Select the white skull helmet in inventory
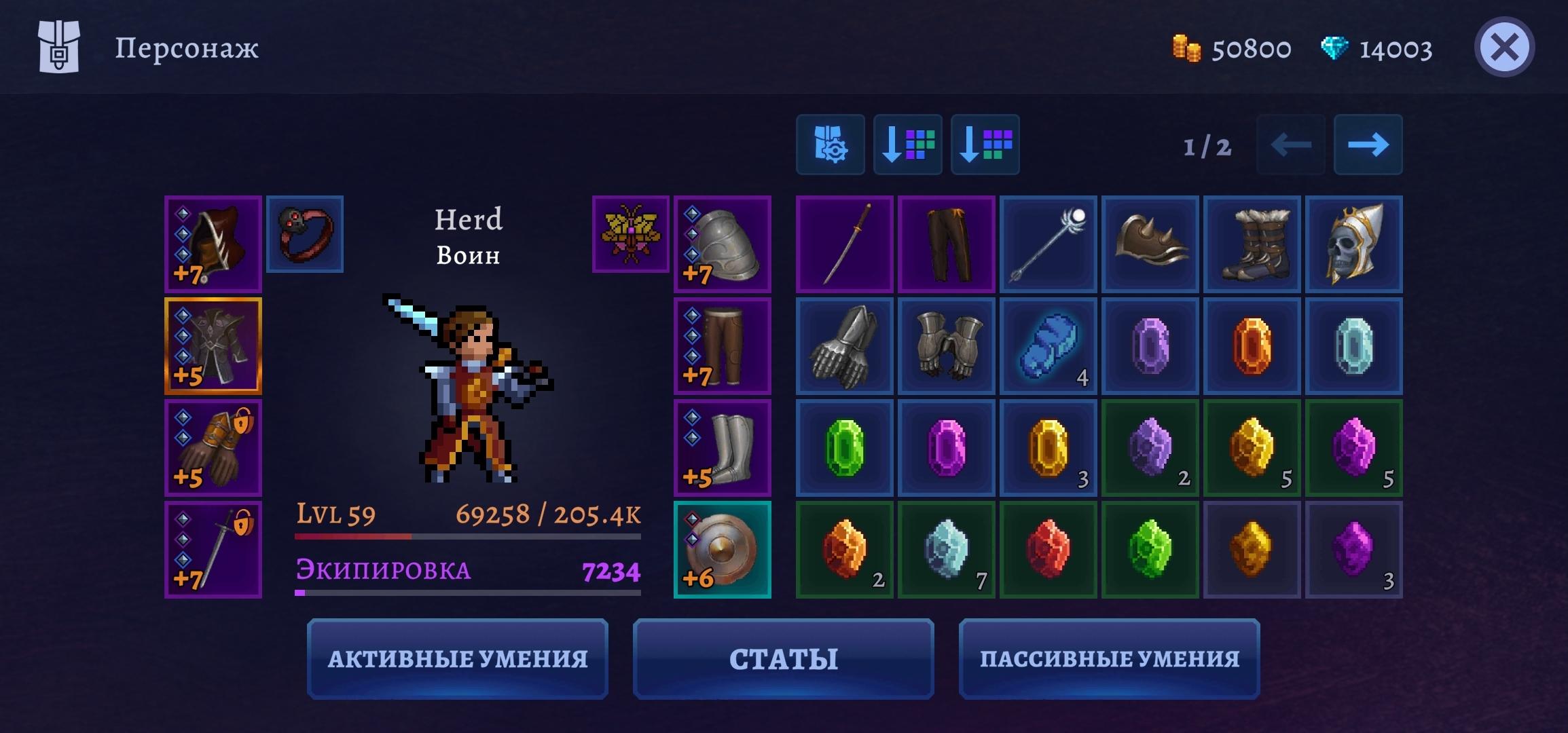Screen dimensions: 1568x733 1354,244
